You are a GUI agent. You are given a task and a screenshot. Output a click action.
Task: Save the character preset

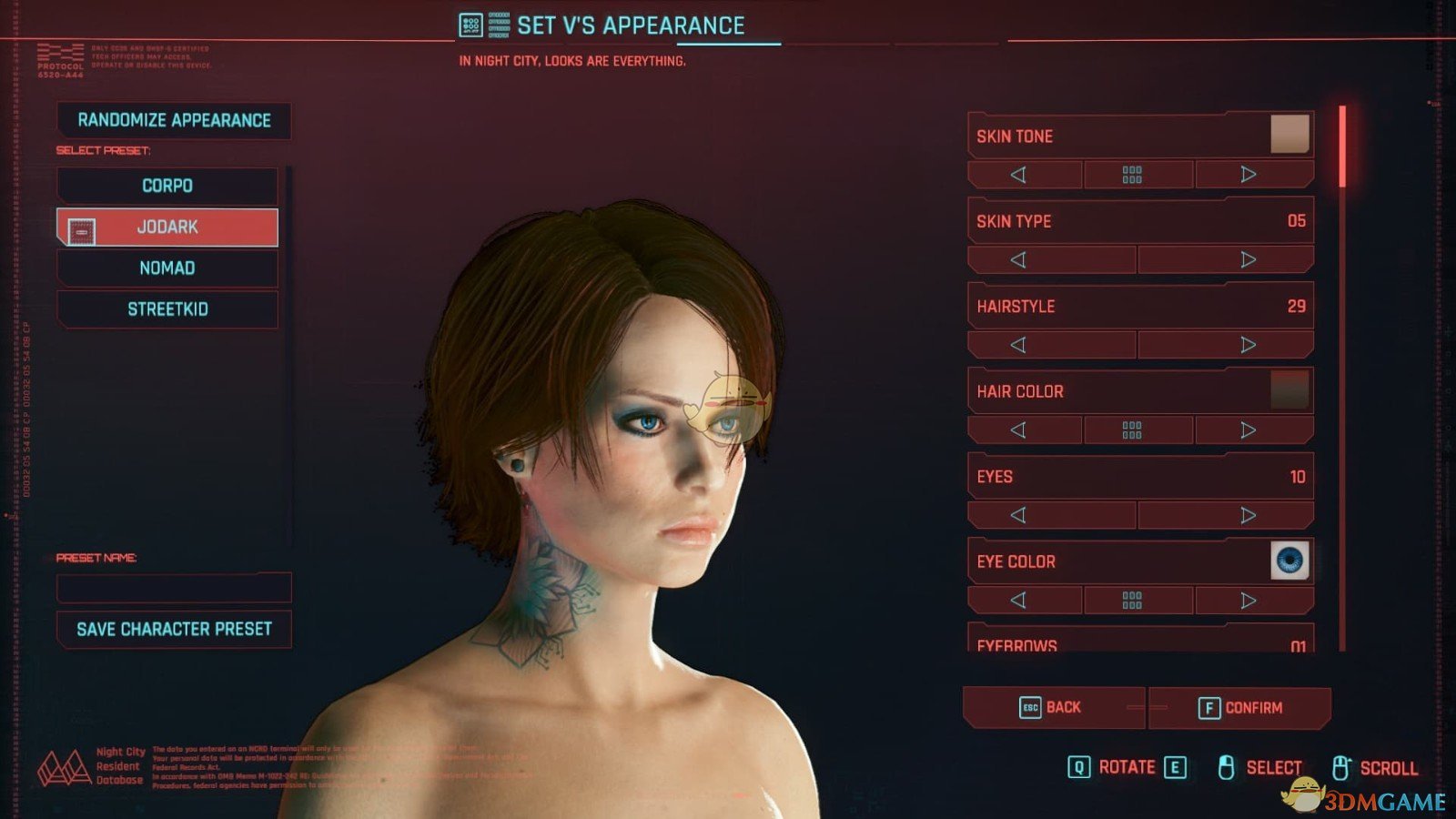(174, 629)
